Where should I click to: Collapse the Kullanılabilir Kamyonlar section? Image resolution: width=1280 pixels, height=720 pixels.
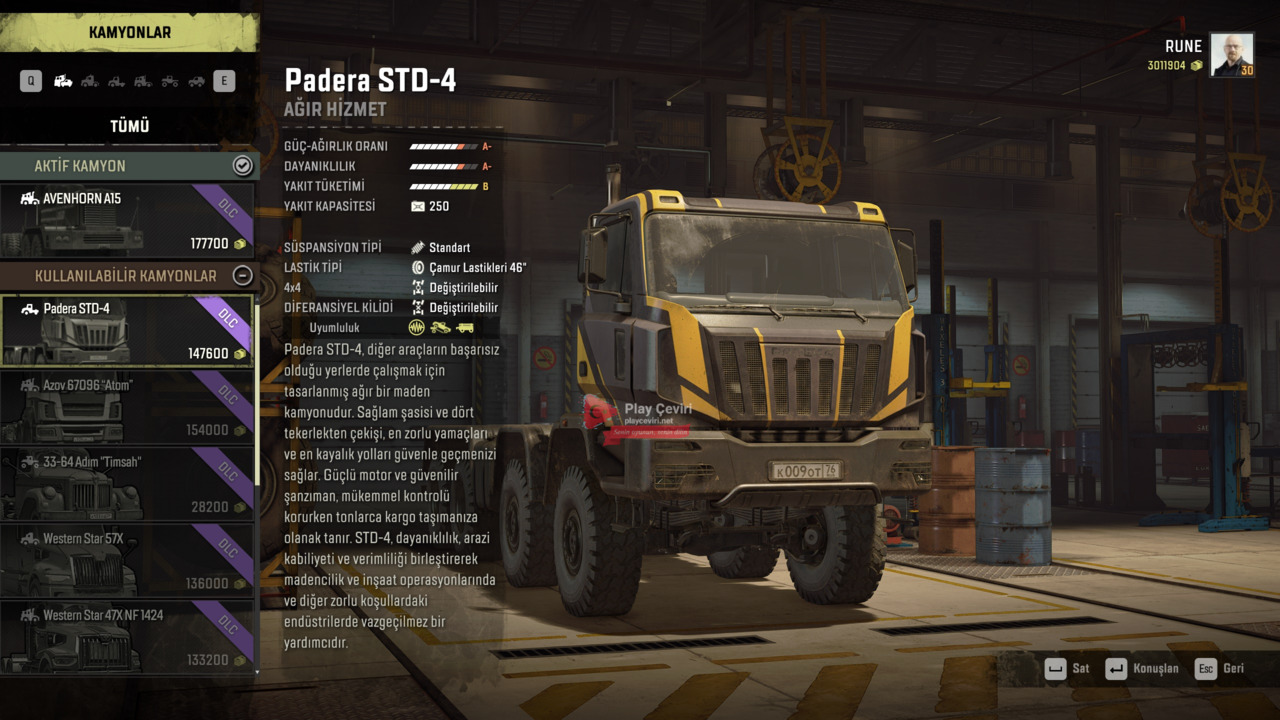(x=242, y=276)
